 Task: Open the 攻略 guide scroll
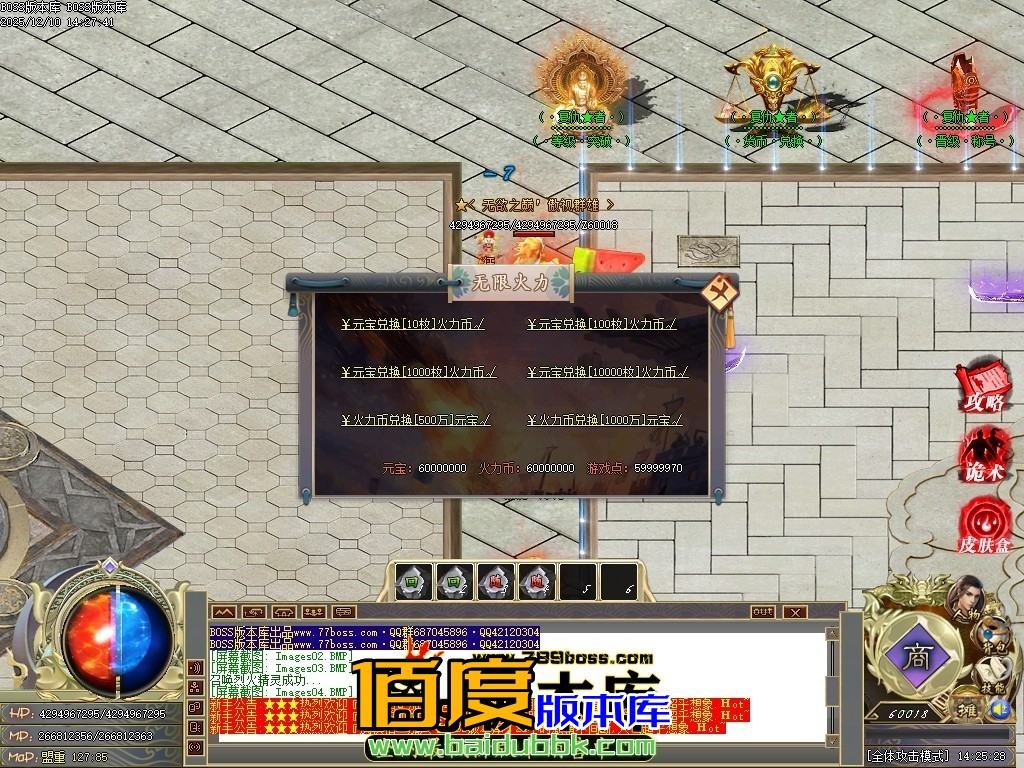tap(980, 389)
